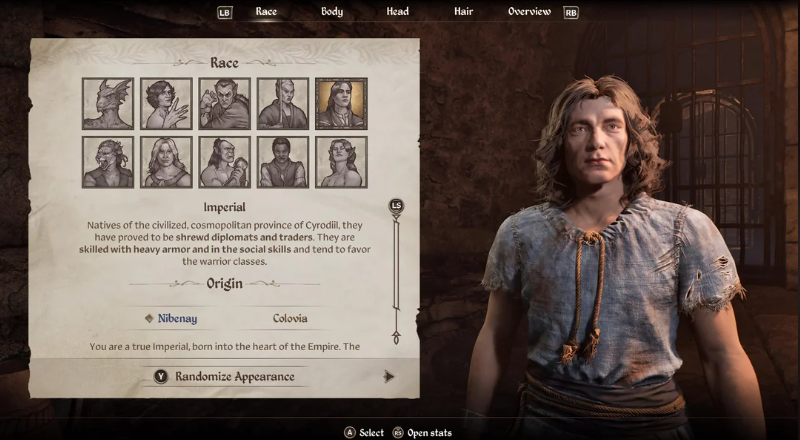Viewport: 800px width, 440px height.
Task: Pick the Wood Elf race portrait
Action: 341,162
